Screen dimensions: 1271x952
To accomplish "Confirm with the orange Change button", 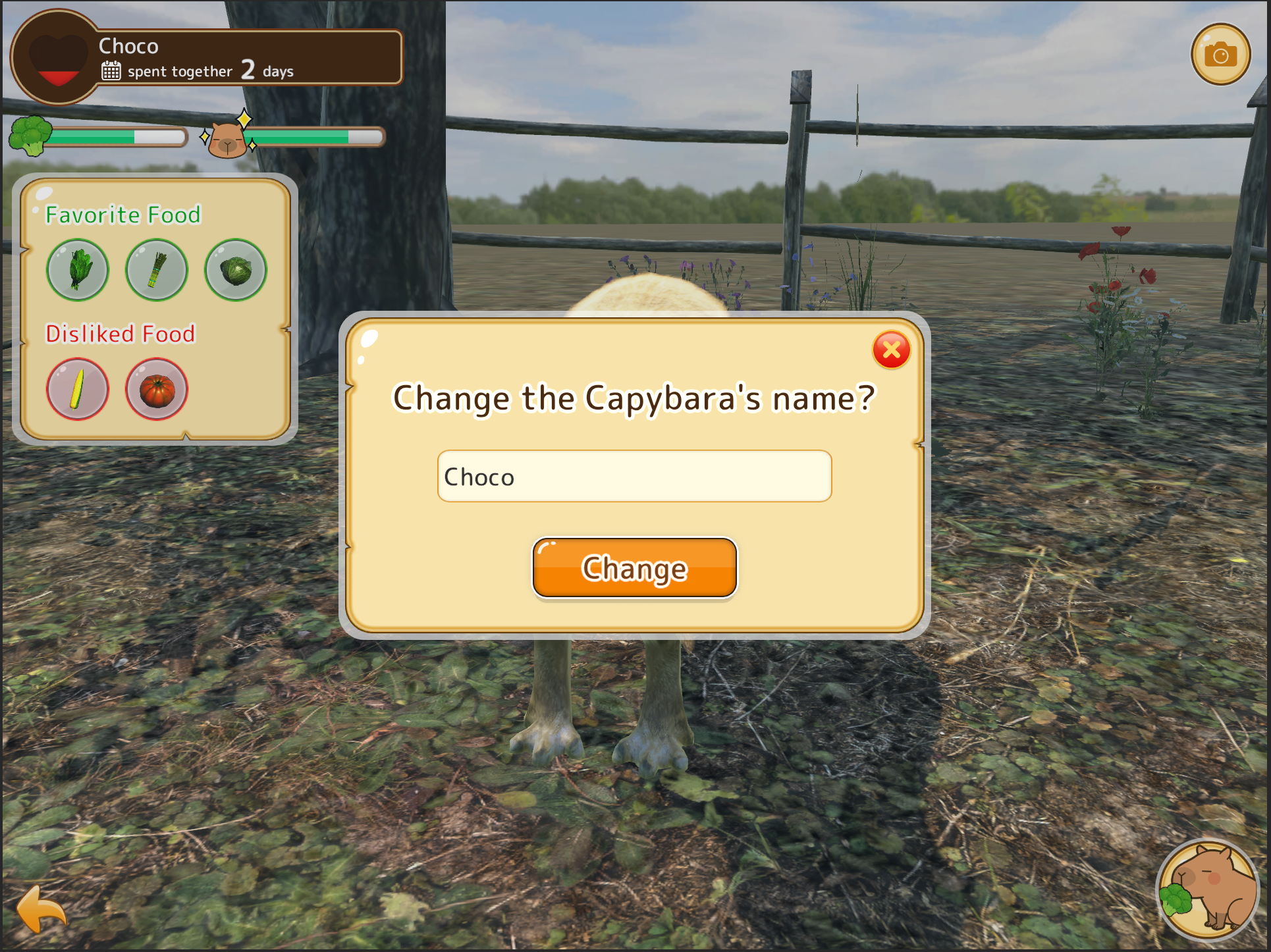I will 634,568.
